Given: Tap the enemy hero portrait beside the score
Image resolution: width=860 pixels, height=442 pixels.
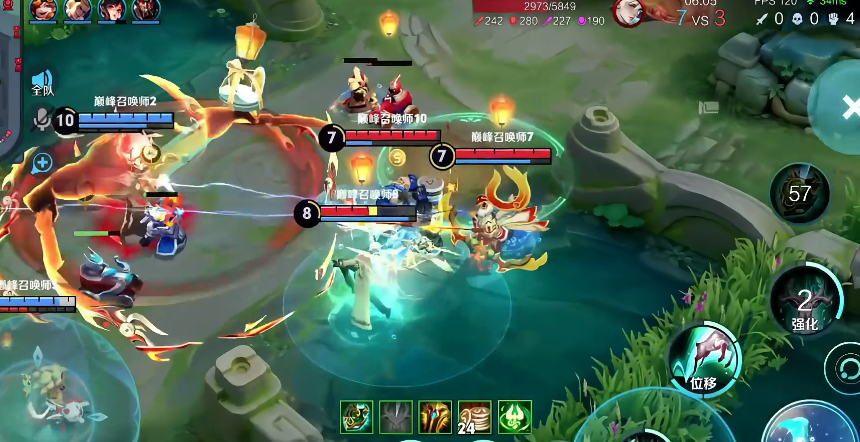Looking at the screenshot, I should (628, 13).
